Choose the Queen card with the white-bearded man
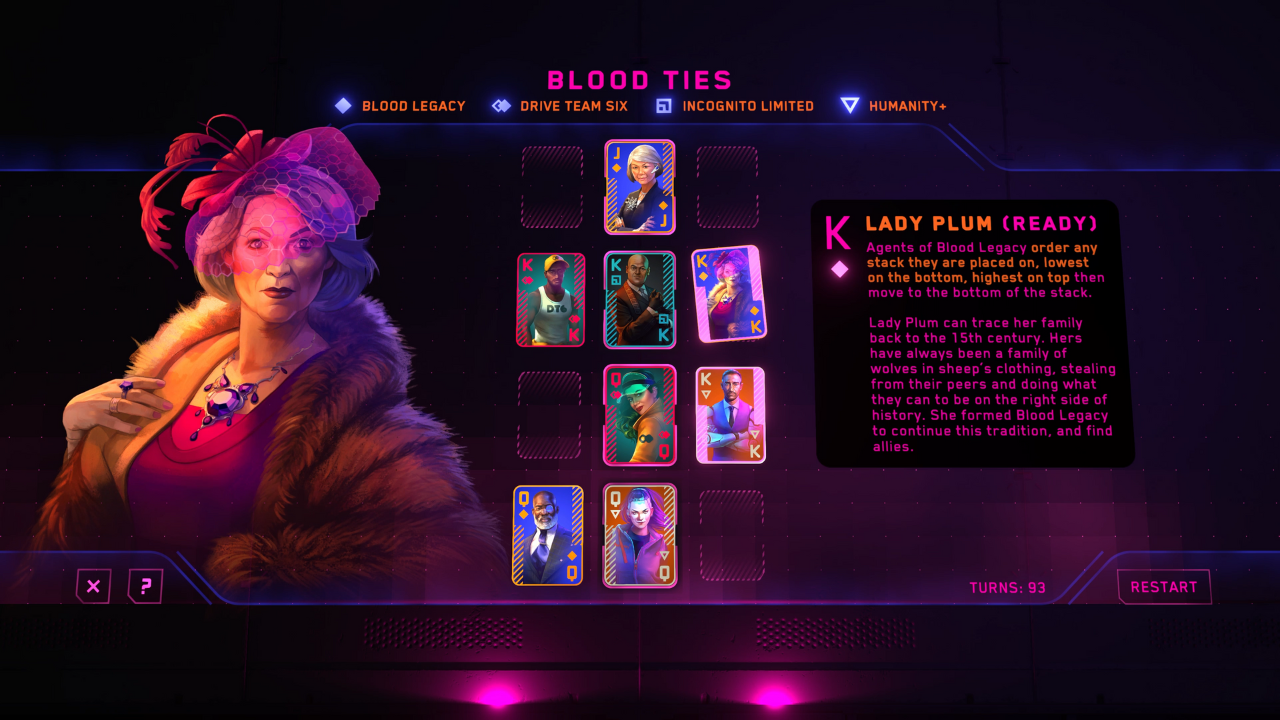This screenshot has height=720, width=1280. point(548,535)
